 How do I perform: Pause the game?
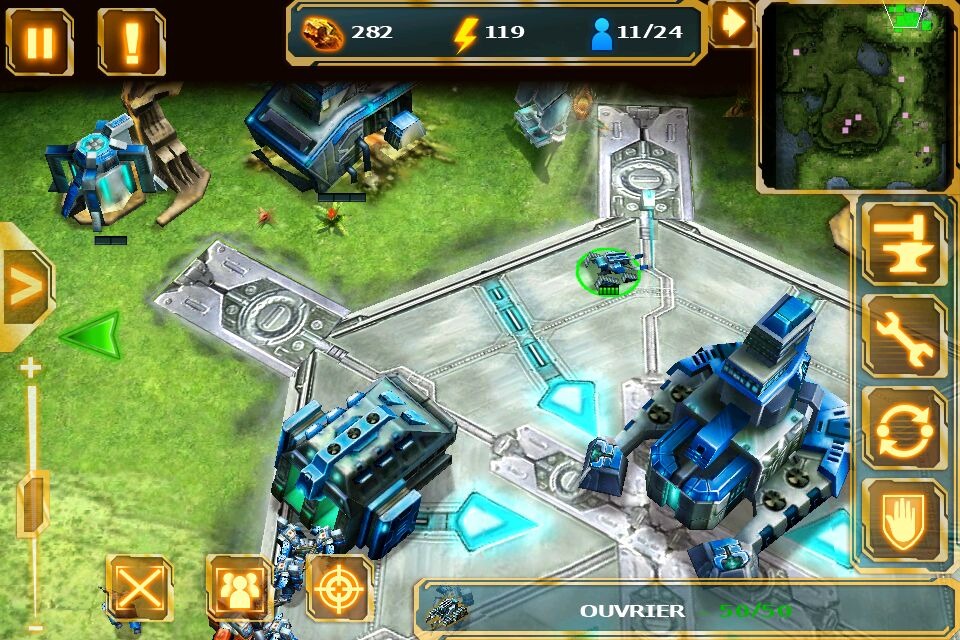[39, 42]
